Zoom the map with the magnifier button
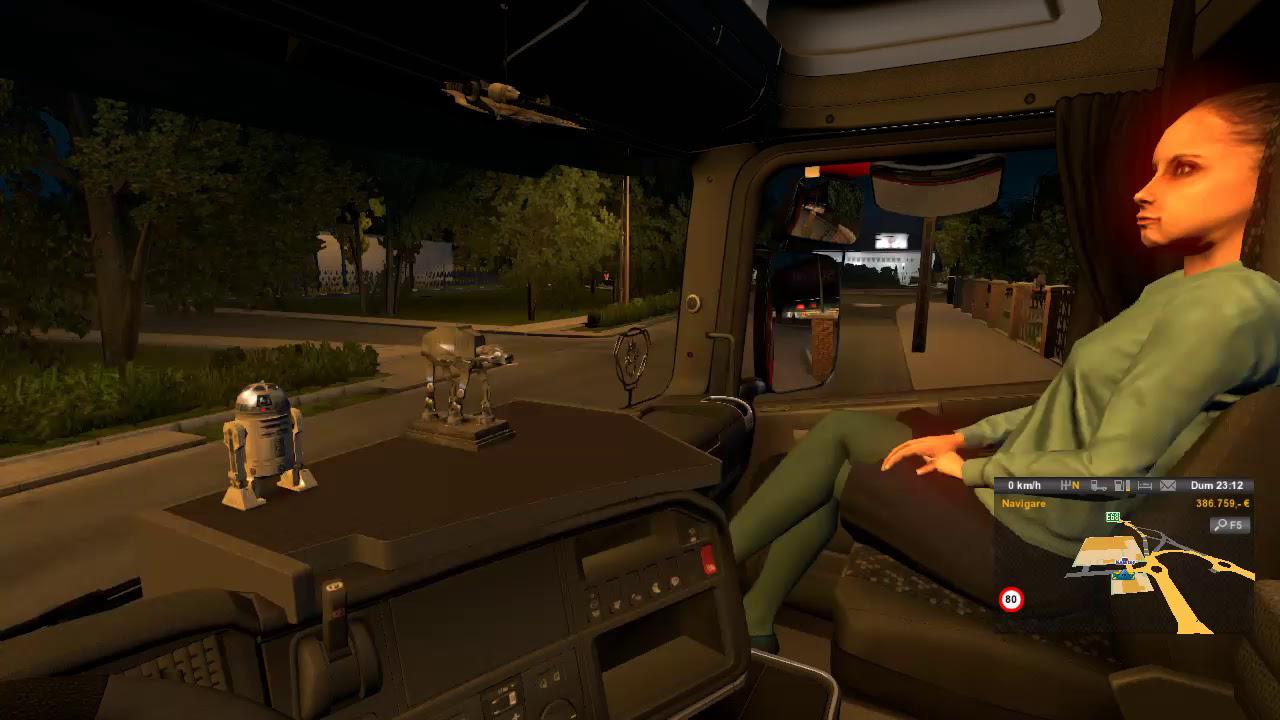Image resolution: width=1280 pixels, height=720 pixels. coord(1229,525)
